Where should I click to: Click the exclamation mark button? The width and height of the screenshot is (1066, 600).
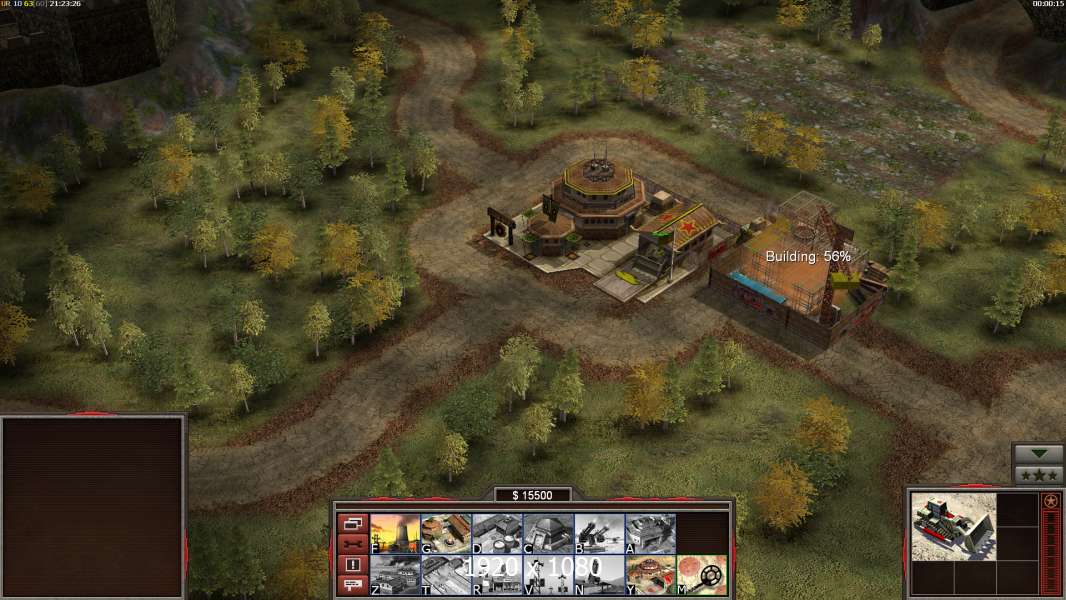352,565
